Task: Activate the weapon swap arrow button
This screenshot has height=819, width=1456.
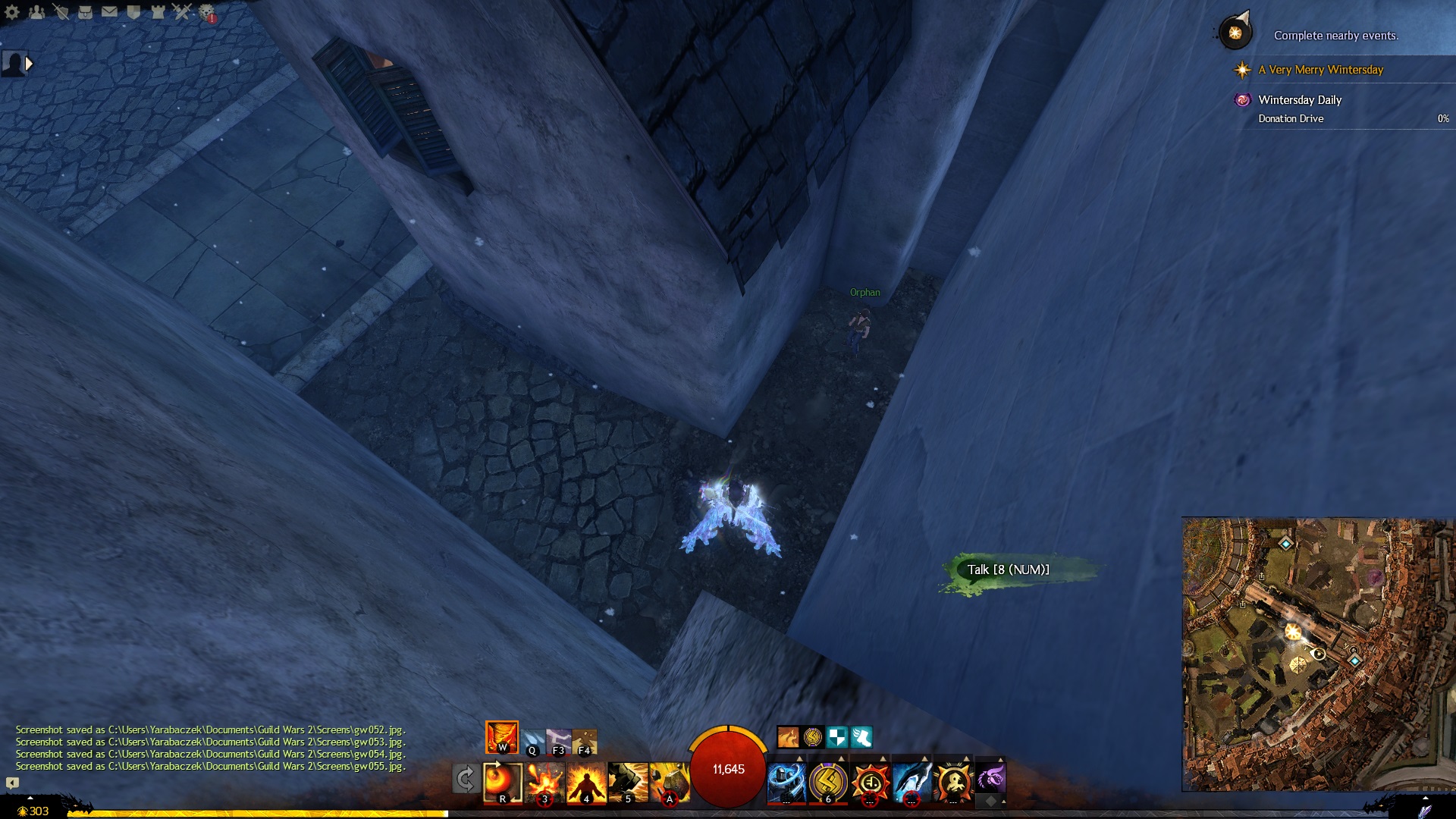Action: pos(465,779)
